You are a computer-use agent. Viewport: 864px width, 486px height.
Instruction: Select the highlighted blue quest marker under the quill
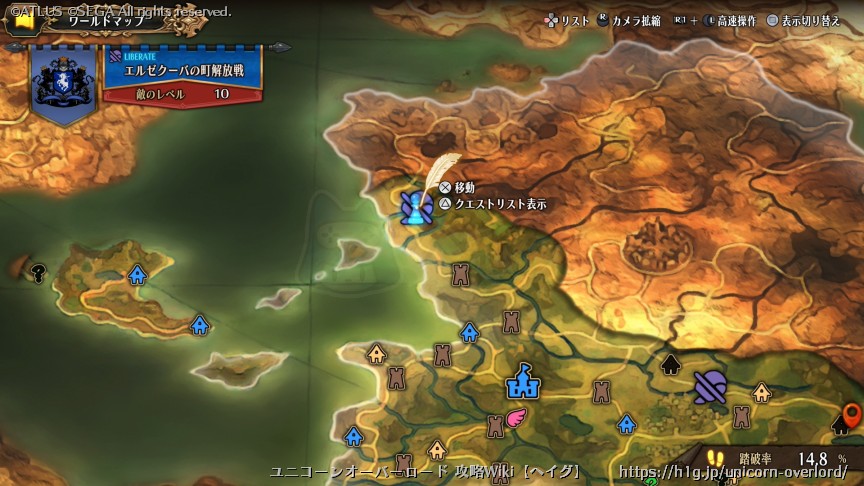[x=415, y=208]
